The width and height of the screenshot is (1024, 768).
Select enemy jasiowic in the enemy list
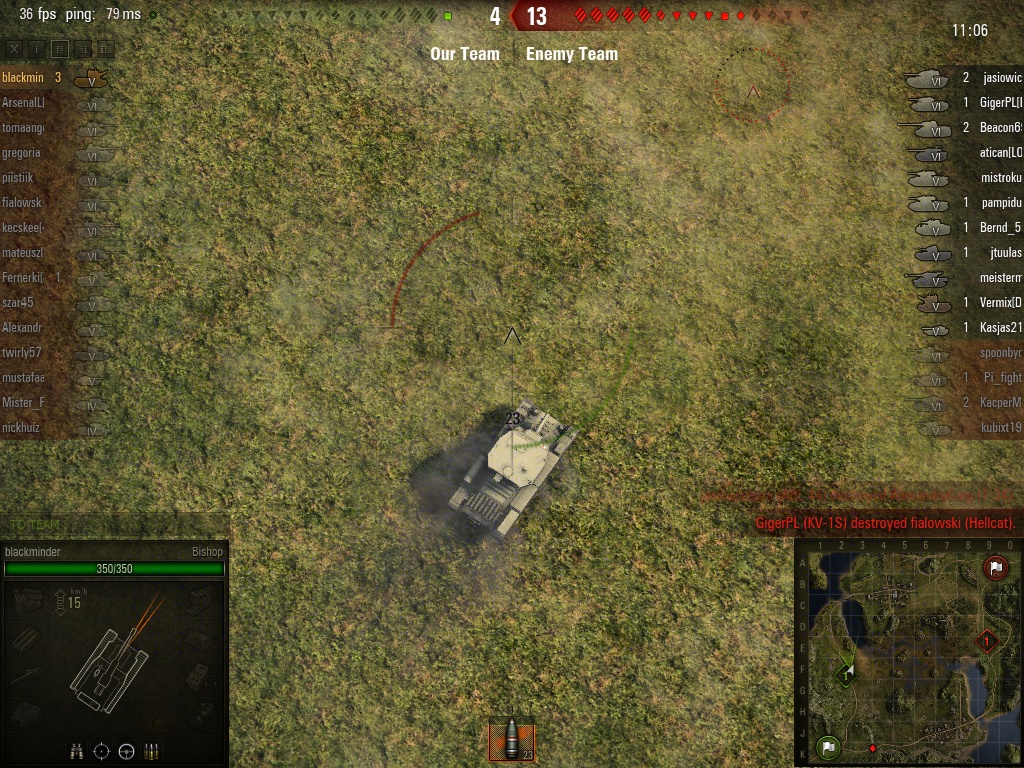(1001, 77)
